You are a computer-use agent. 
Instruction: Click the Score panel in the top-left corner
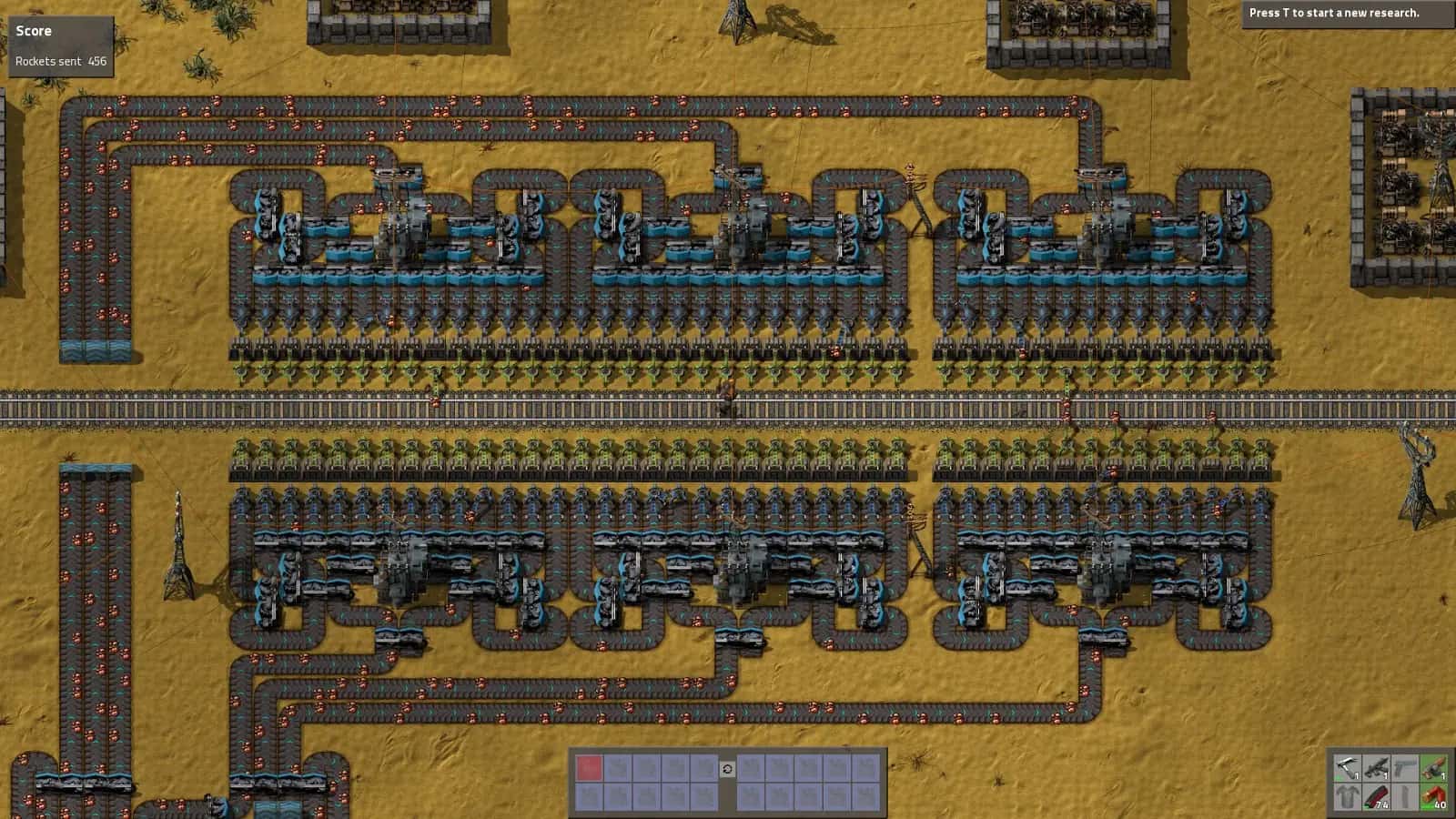point(34,30)
